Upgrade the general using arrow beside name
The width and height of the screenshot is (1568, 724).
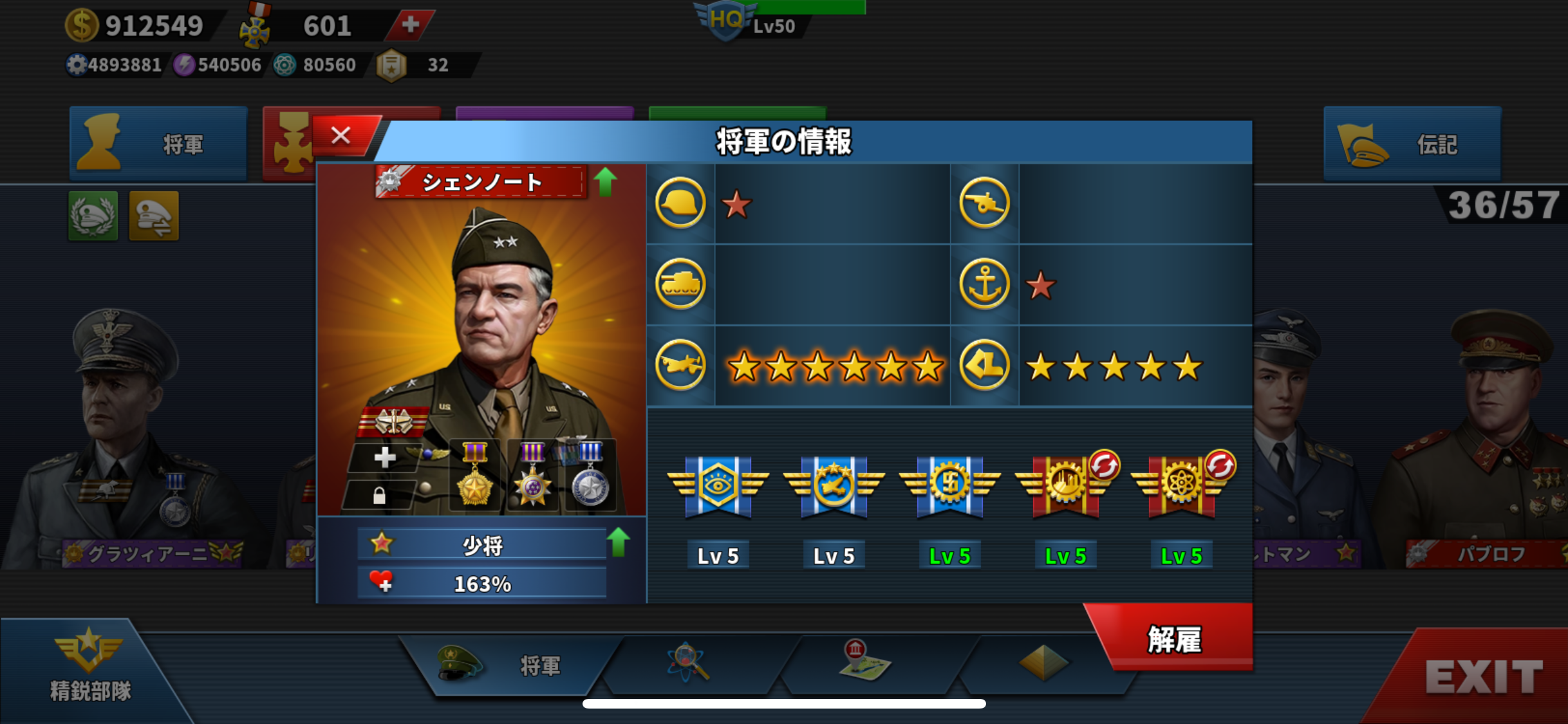(x=605, y=181)
